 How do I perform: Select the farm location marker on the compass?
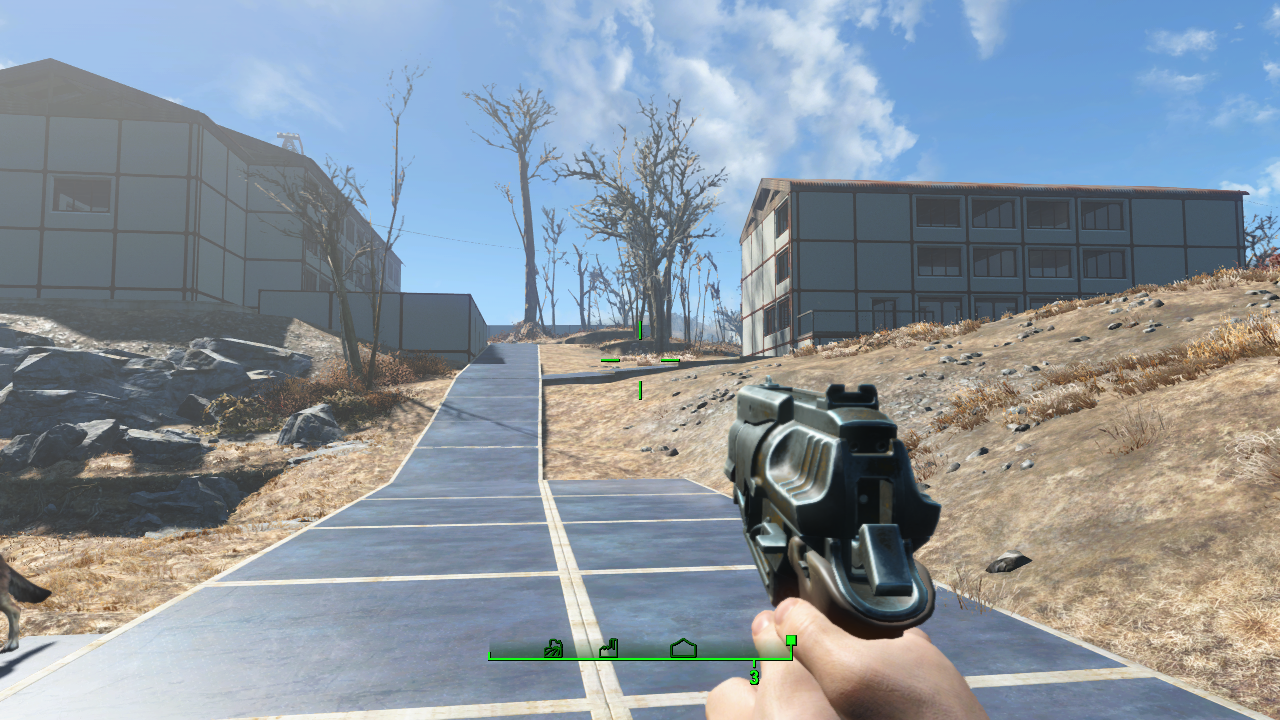[x=553, y=648]
